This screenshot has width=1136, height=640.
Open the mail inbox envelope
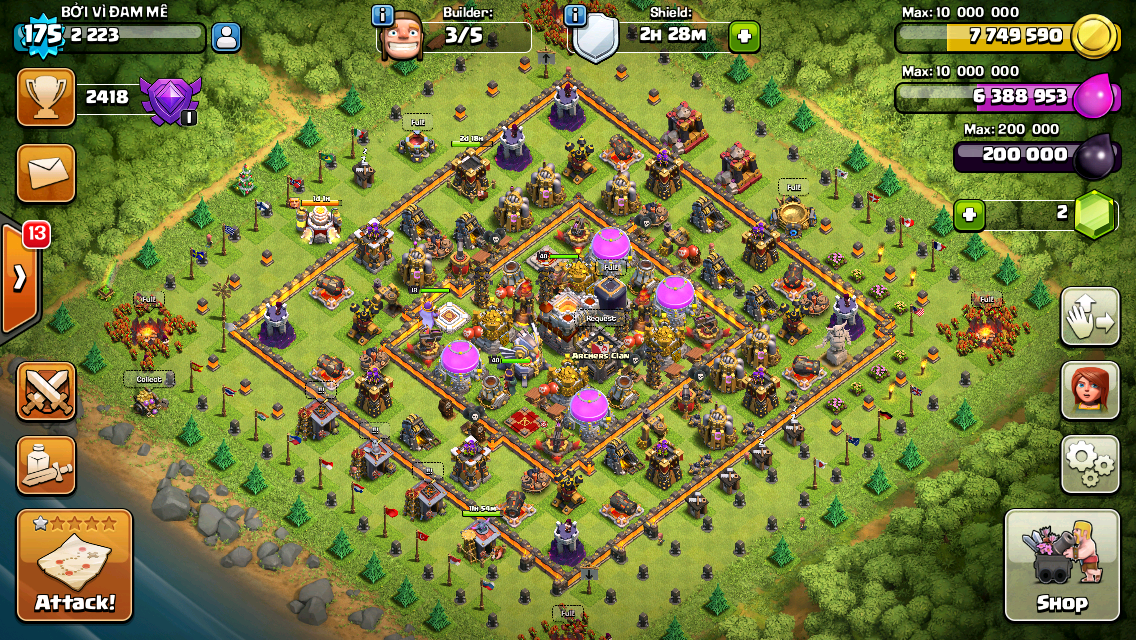coord(46,173)
